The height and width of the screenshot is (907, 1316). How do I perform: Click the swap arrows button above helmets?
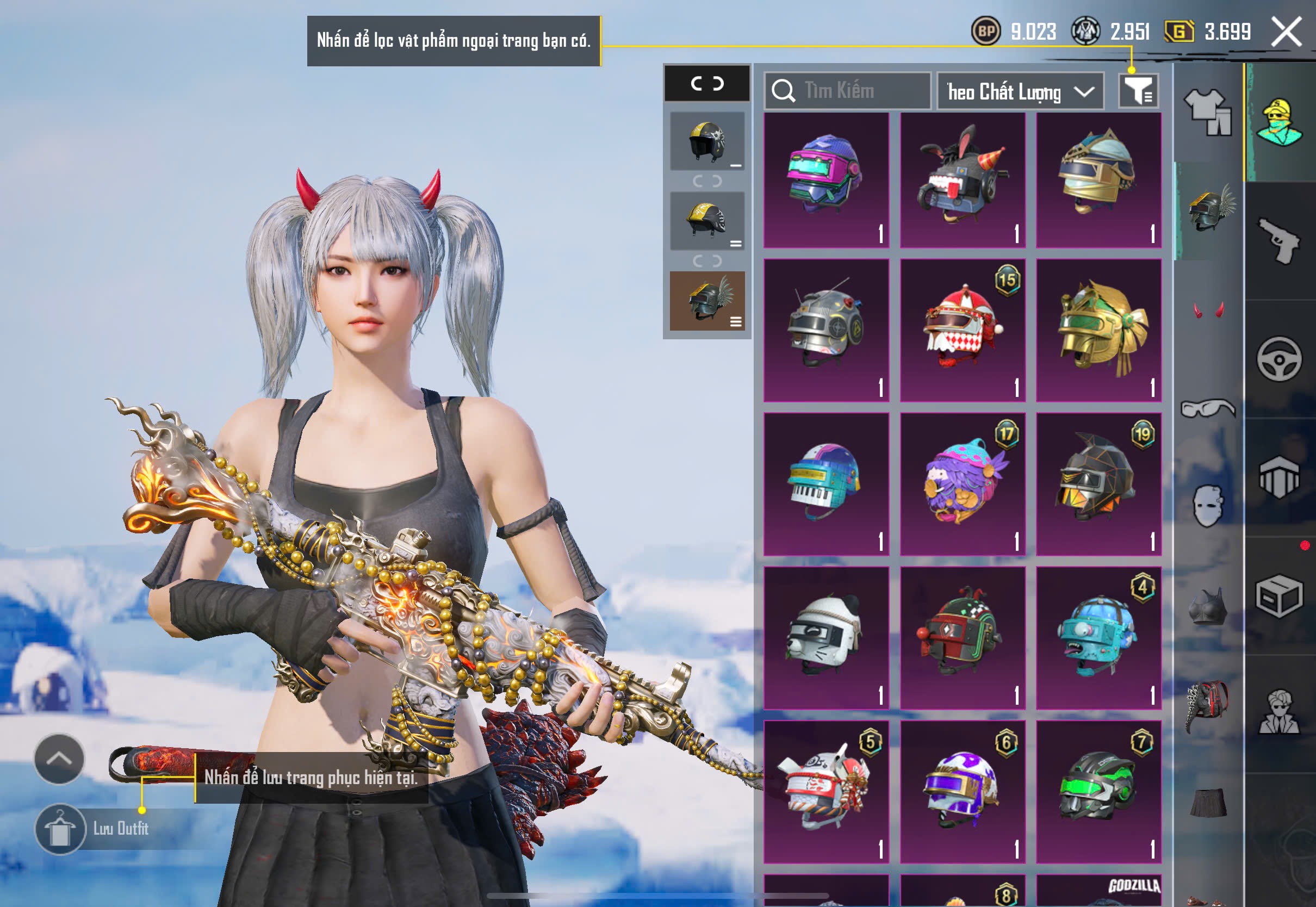[x=707, y=84]
